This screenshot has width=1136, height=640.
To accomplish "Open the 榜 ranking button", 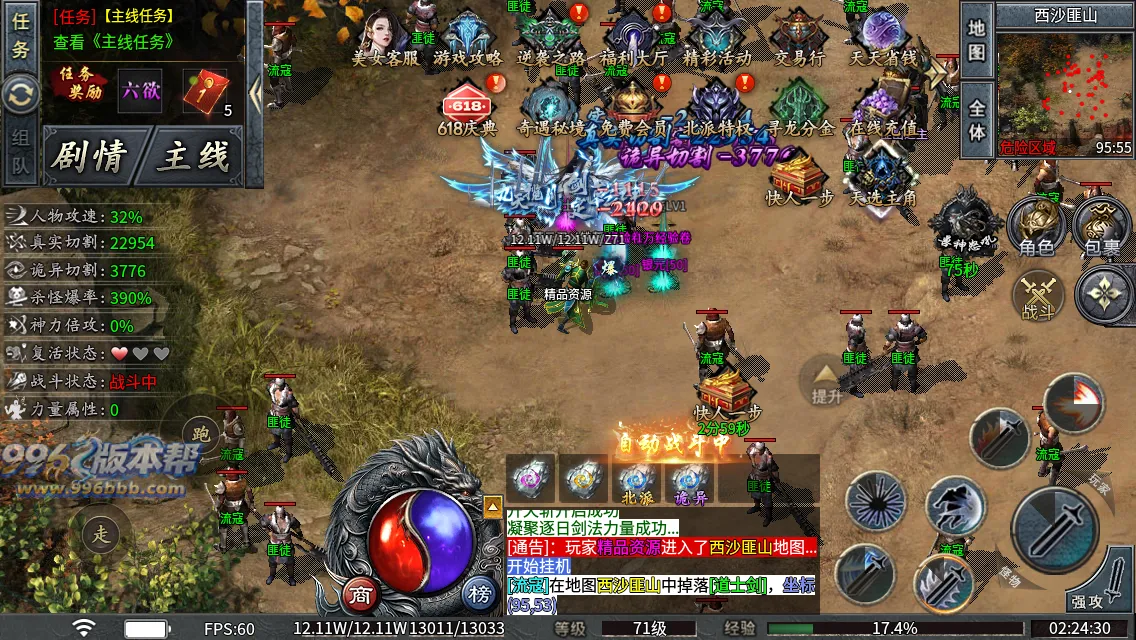I will click(x=480, y=595).
